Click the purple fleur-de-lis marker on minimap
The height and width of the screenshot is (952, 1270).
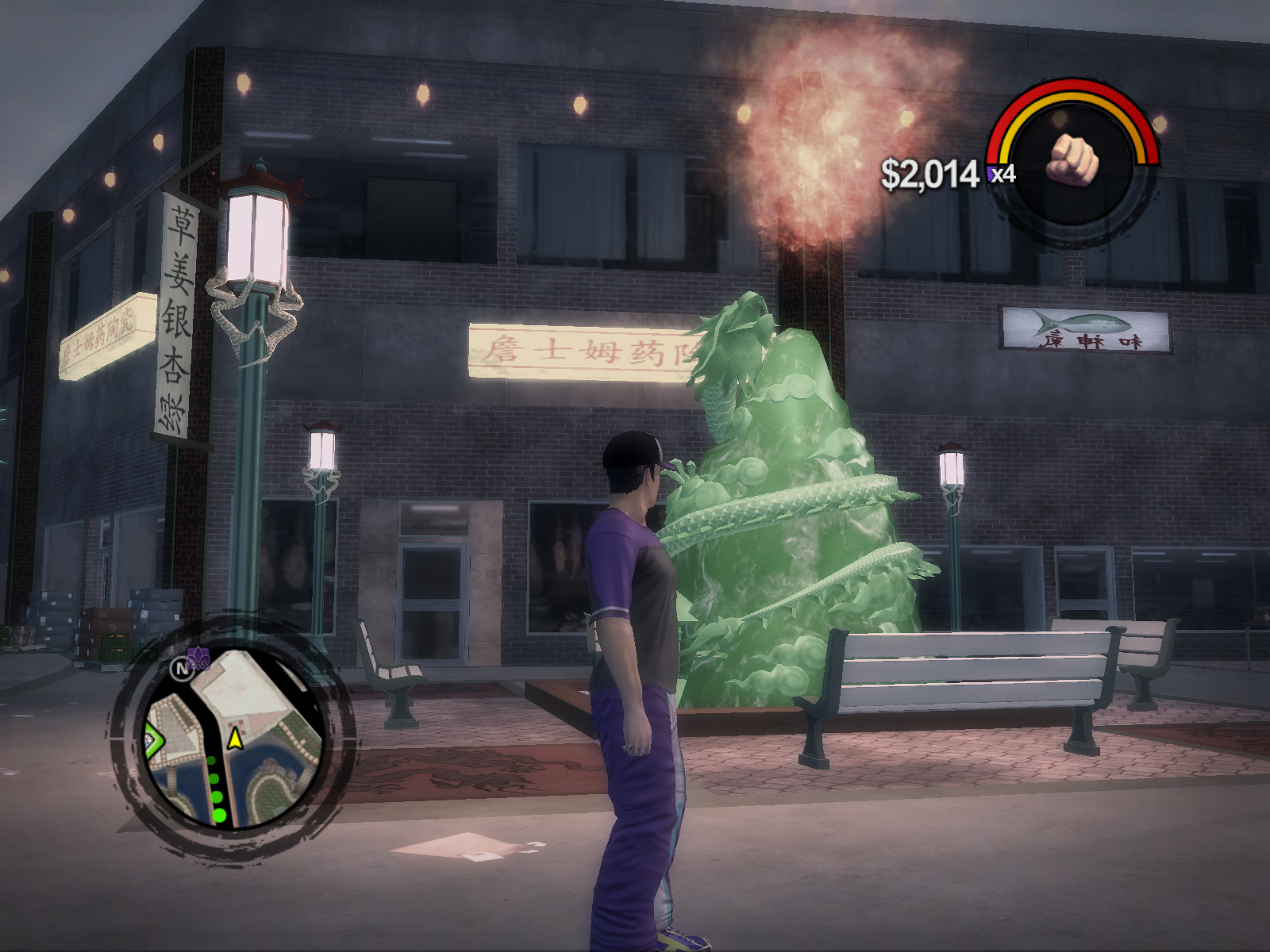coord(199,658)
